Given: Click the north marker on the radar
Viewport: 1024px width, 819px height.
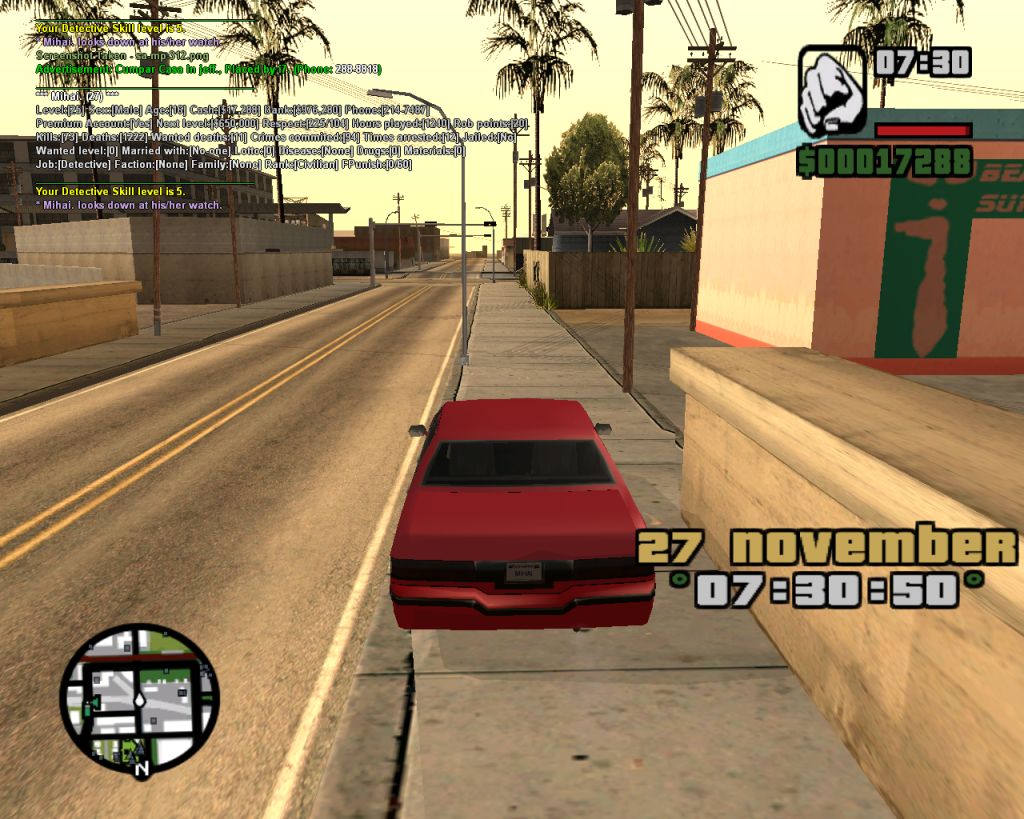Looking at the screenshot, I should click(142, 769).
